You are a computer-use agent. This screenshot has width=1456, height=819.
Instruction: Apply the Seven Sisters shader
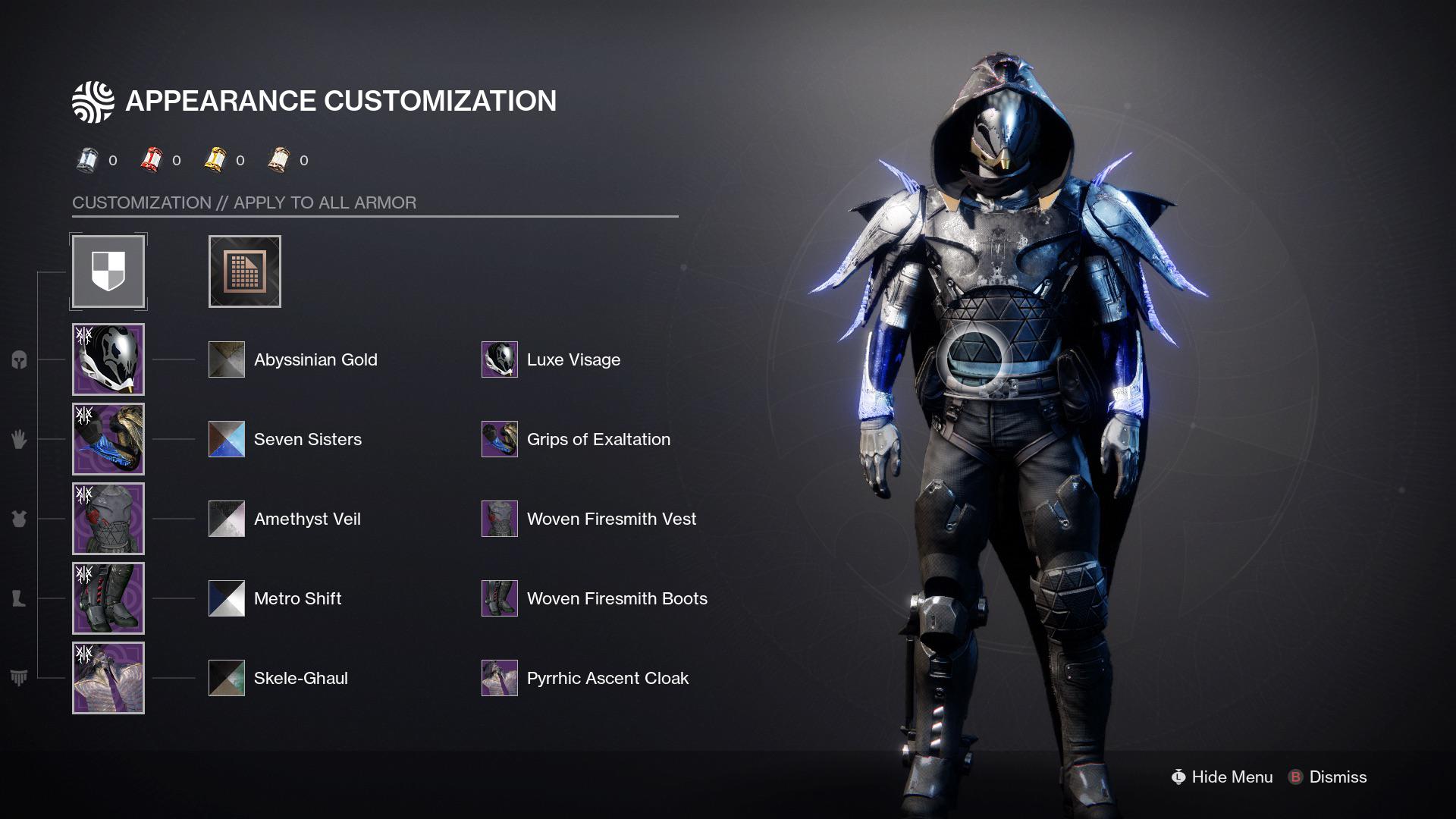[224, 438]
